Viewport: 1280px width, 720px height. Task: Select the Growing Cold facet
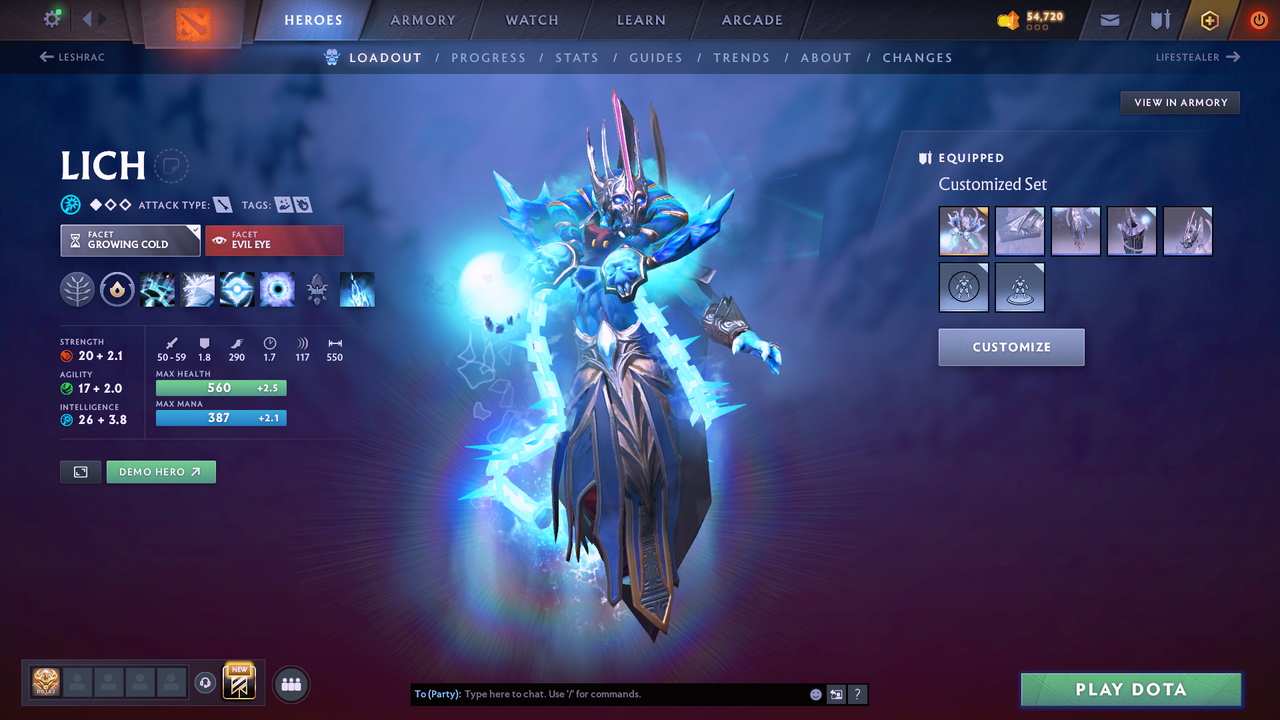point(130,240)
